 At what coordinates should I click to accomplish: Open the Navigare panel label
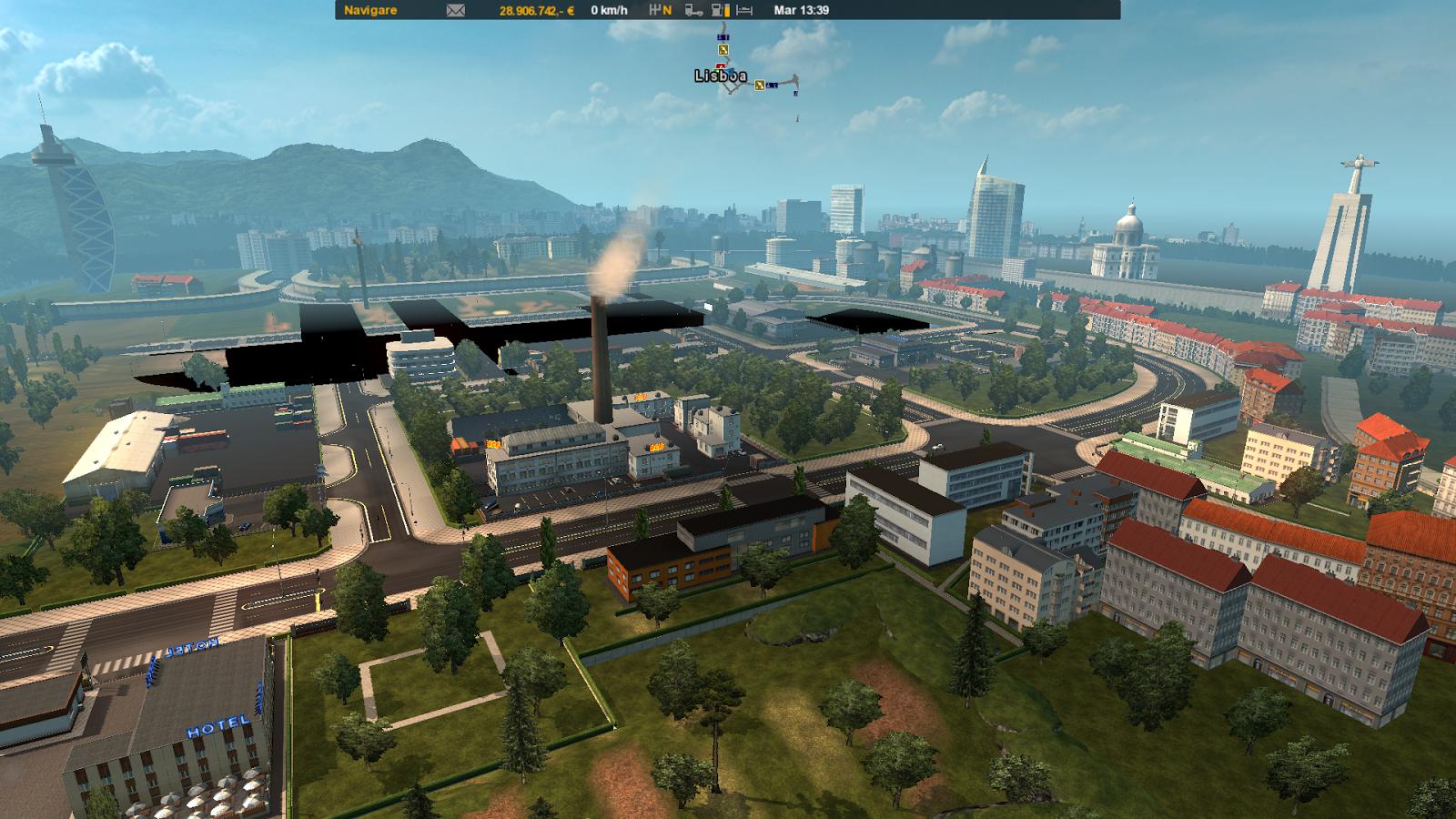(x=369, y=10)
